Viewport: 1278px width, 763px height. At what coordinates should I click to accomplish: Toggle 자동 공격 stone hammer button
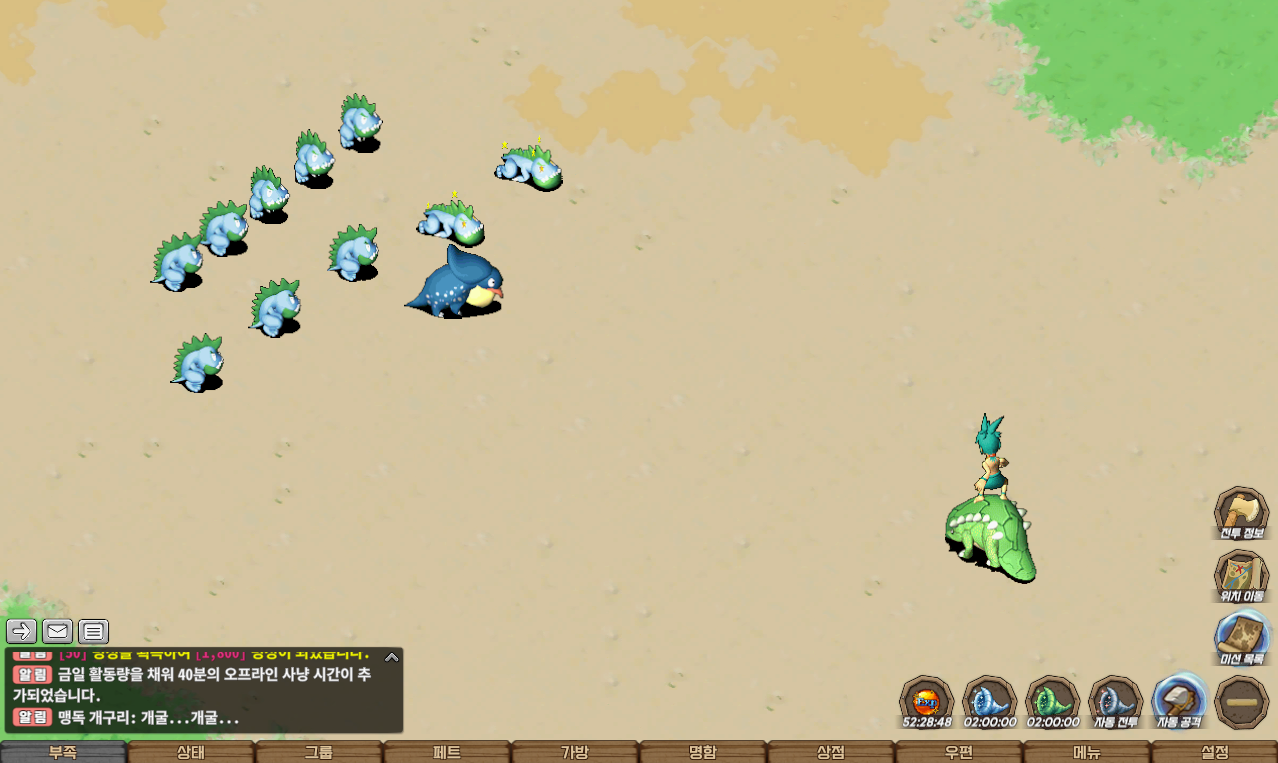pos(1180,699)
